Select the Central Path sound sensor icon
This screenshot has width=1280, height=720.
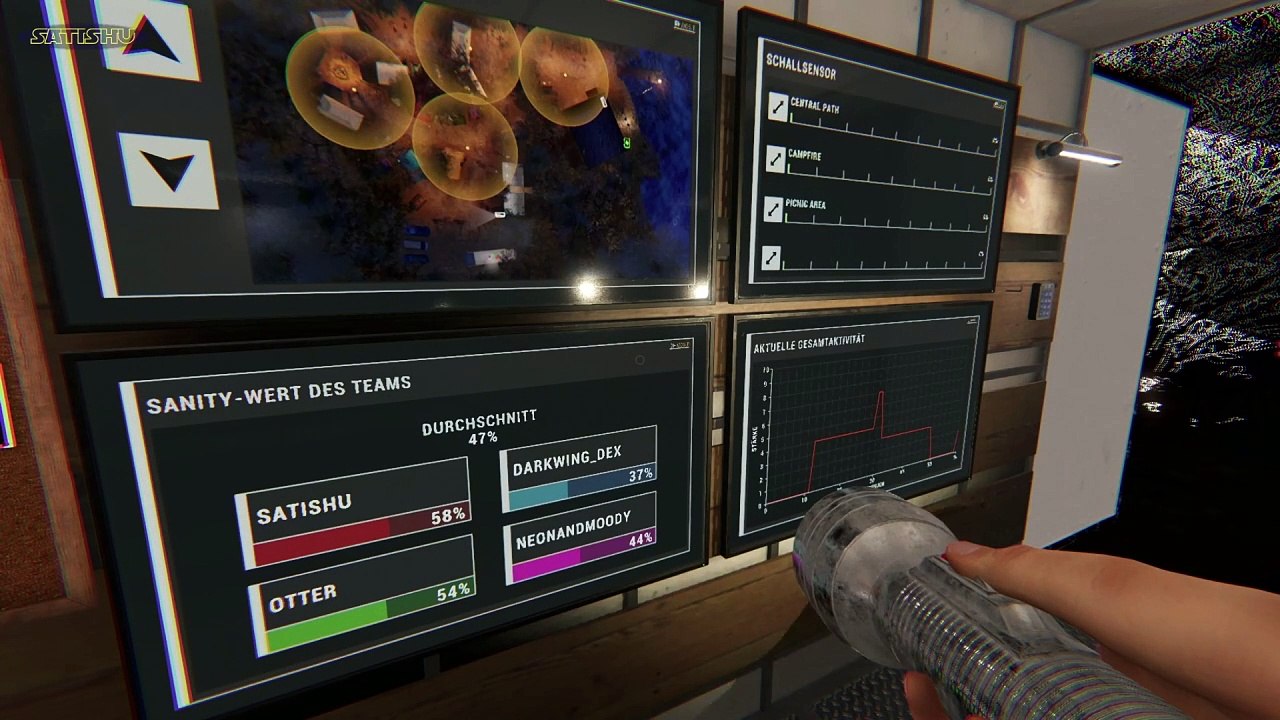[x=777, y=107]
